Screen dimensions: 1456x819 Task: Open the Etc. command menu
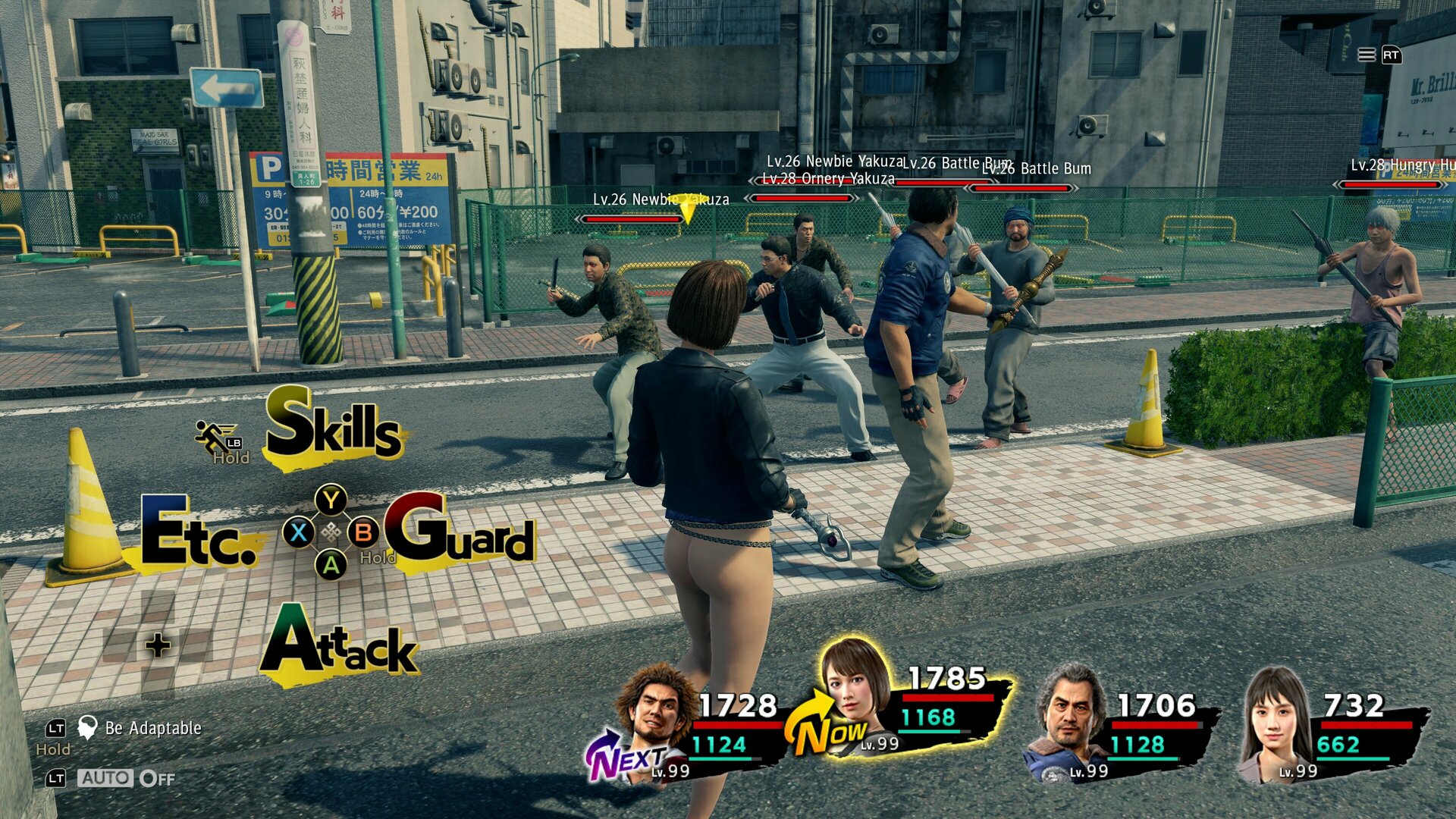(199, 533)
